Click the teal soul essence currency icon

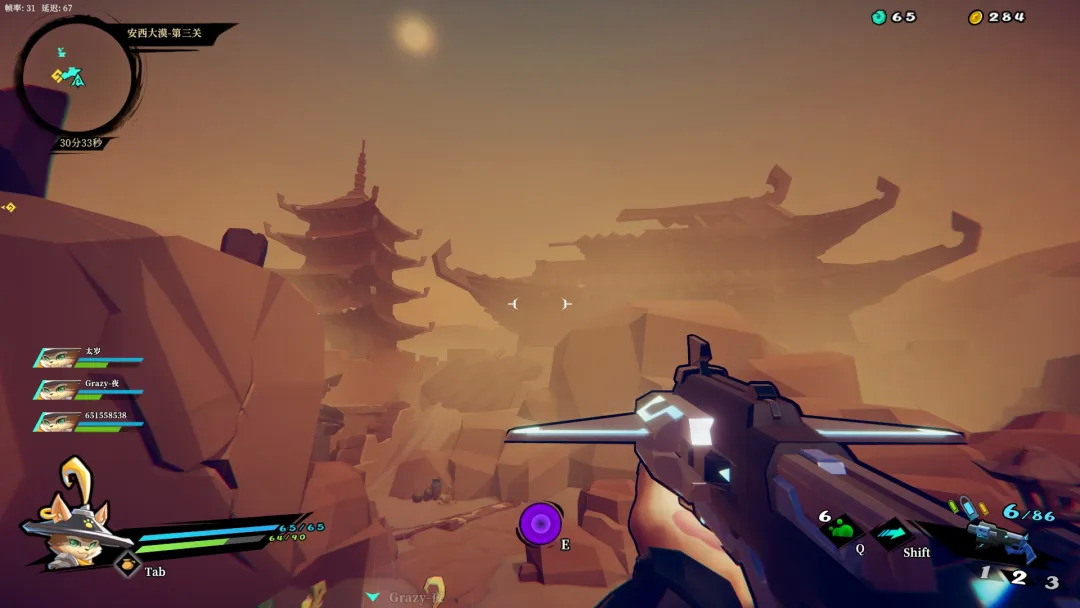pos(879,17)
